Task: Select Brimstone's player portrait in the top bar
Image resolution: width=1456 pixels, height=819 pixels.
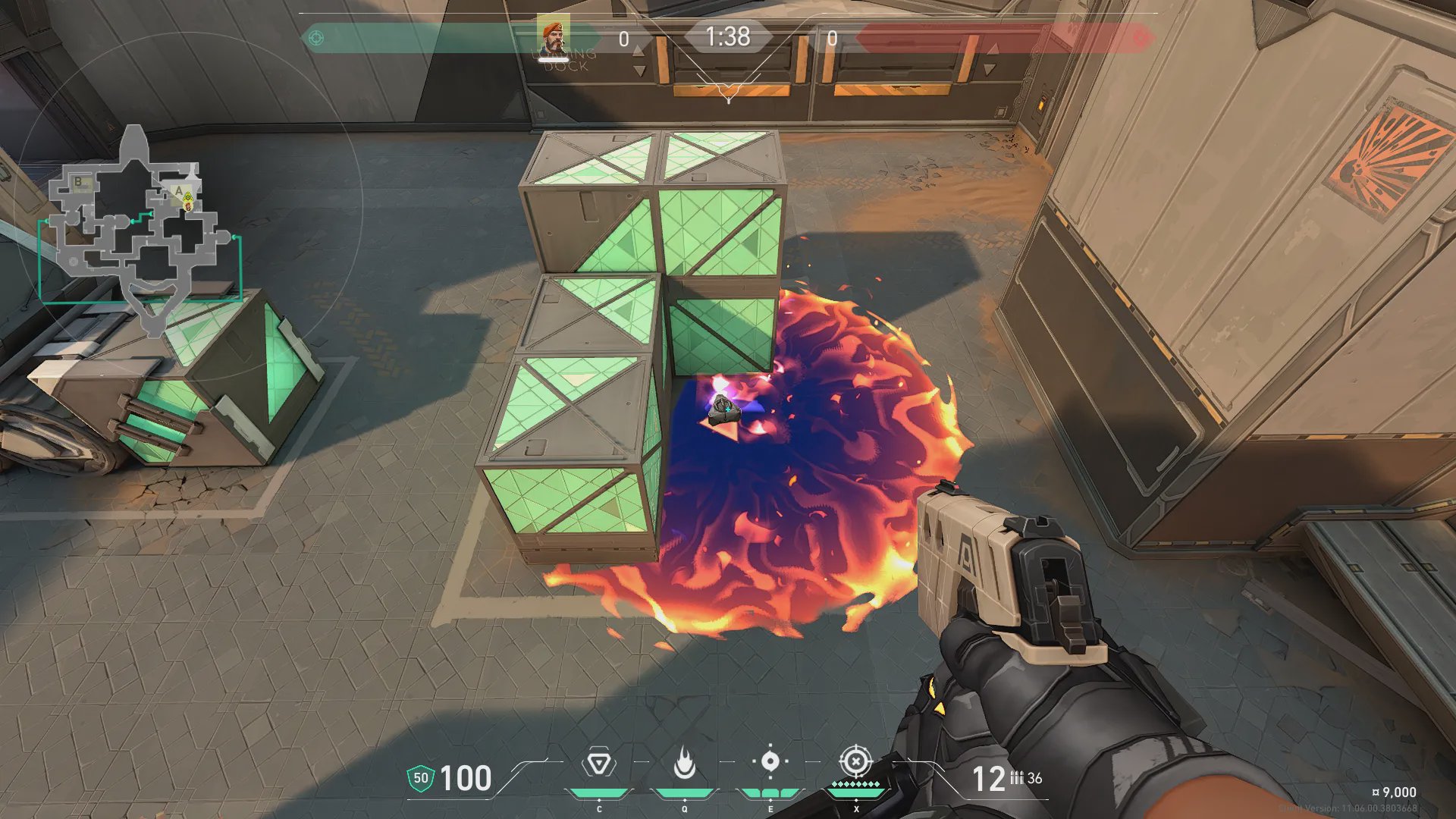Action: point(553,36)
